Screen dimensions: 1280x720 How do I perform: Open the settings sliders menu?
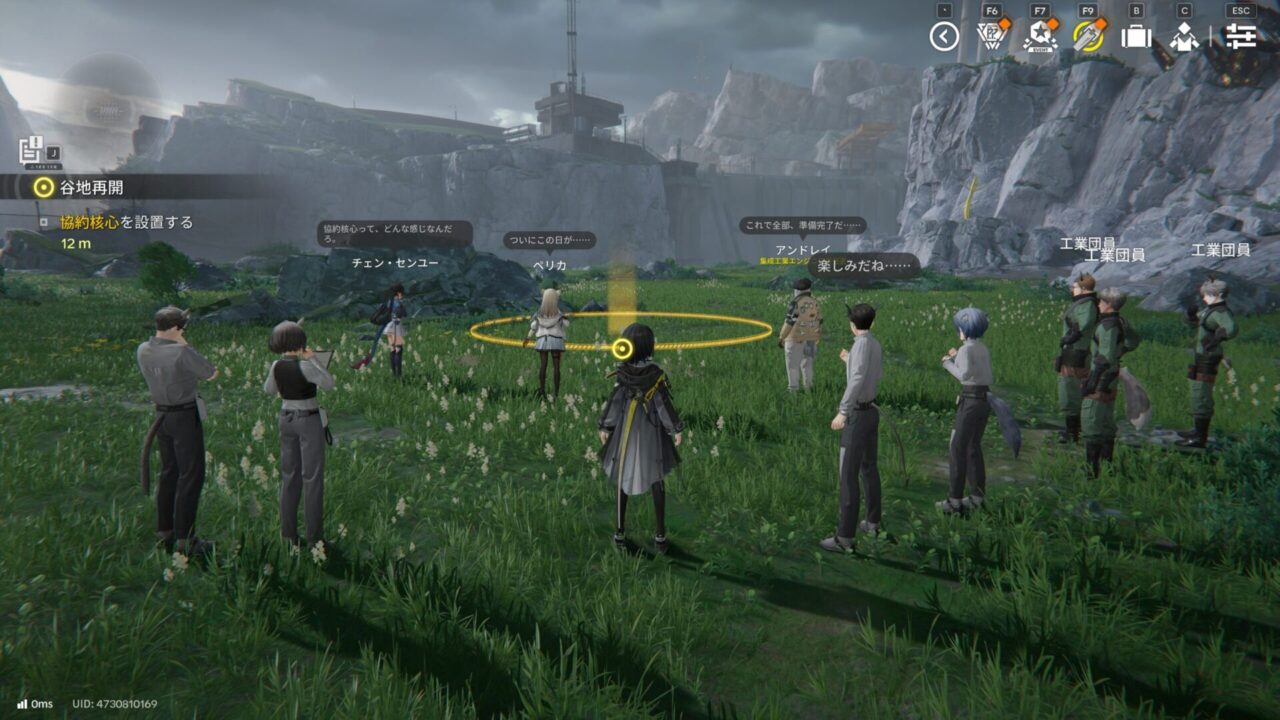[1240, 36]
